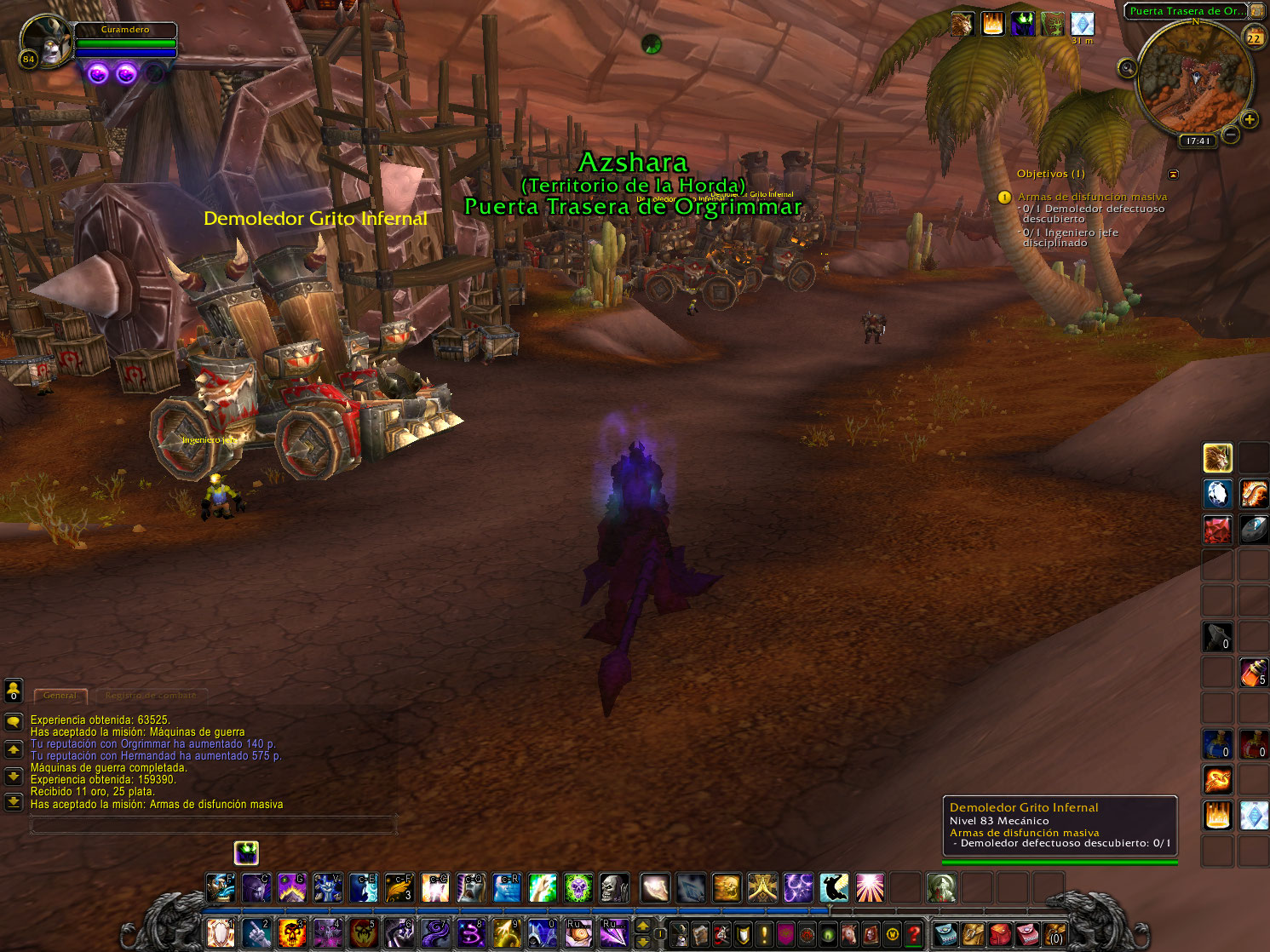This screenshot has height=952, width=1270.
Task: Collapse the Objetivos quest tracker
Action: point(1175,174)
